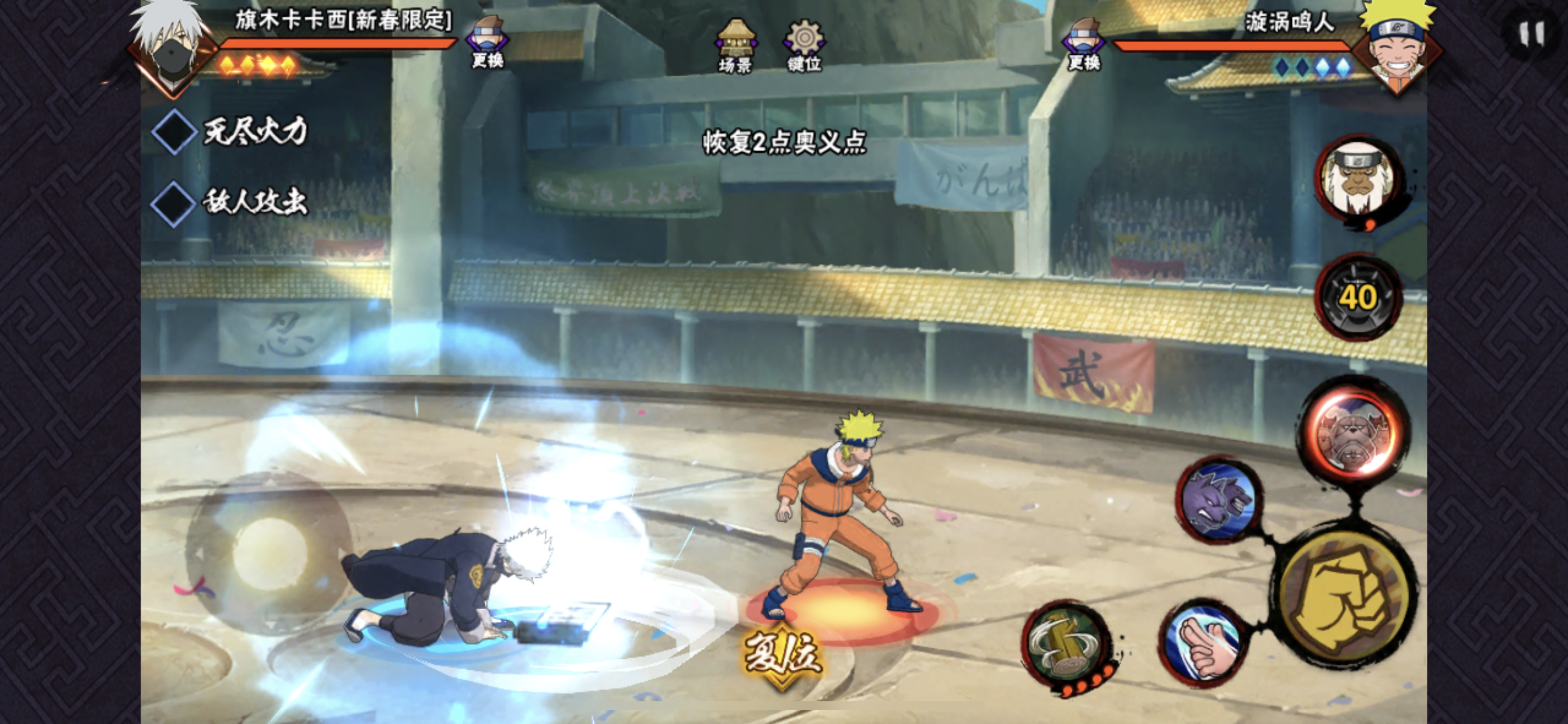Tap the virtual joystick knob
The height and width of the screenshot is (724, 1568).
(269, 553)
